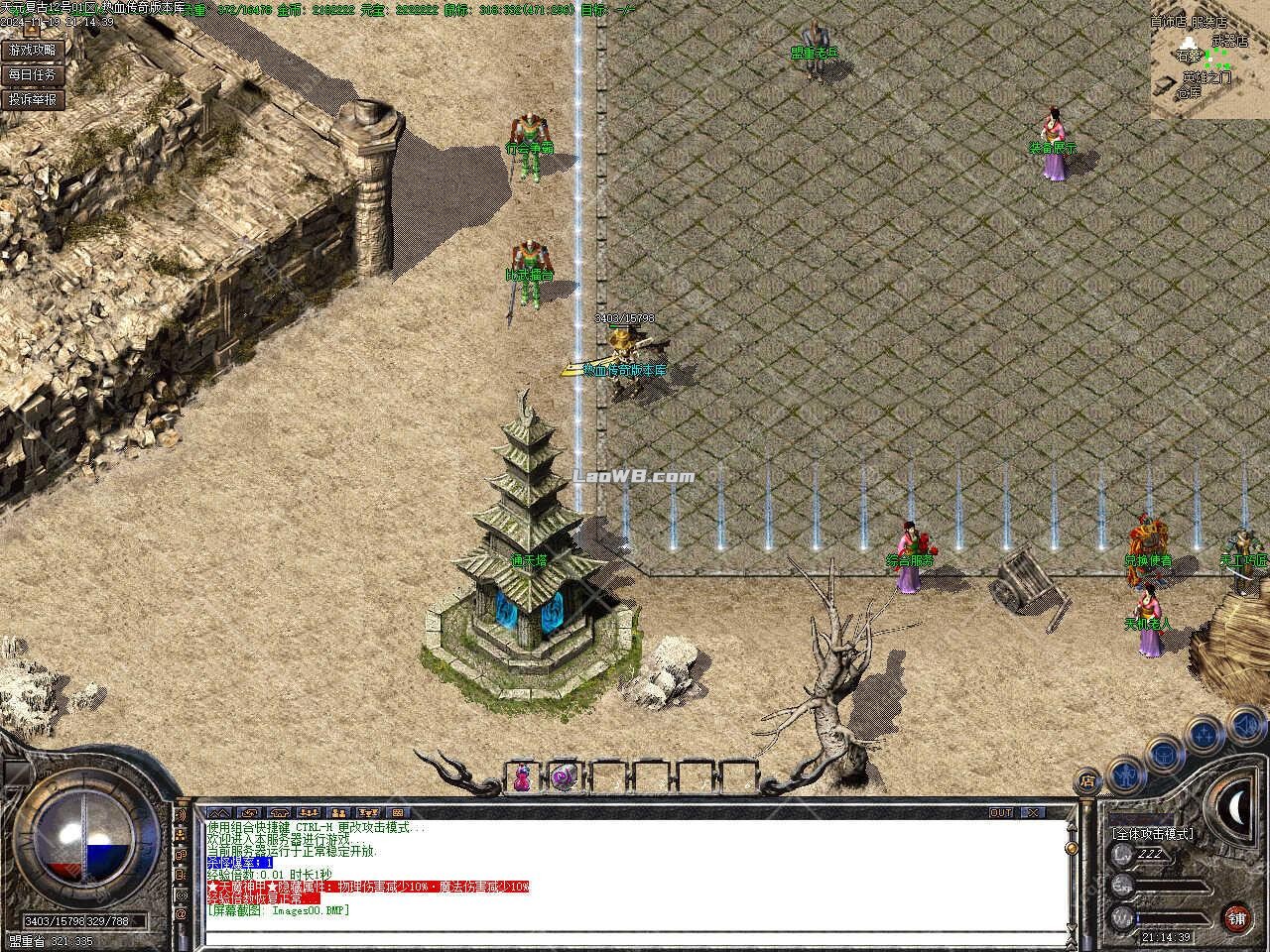Open the minimap in the corner
The height and width of the screenshot is (952, 1270).
point(1209,59)
